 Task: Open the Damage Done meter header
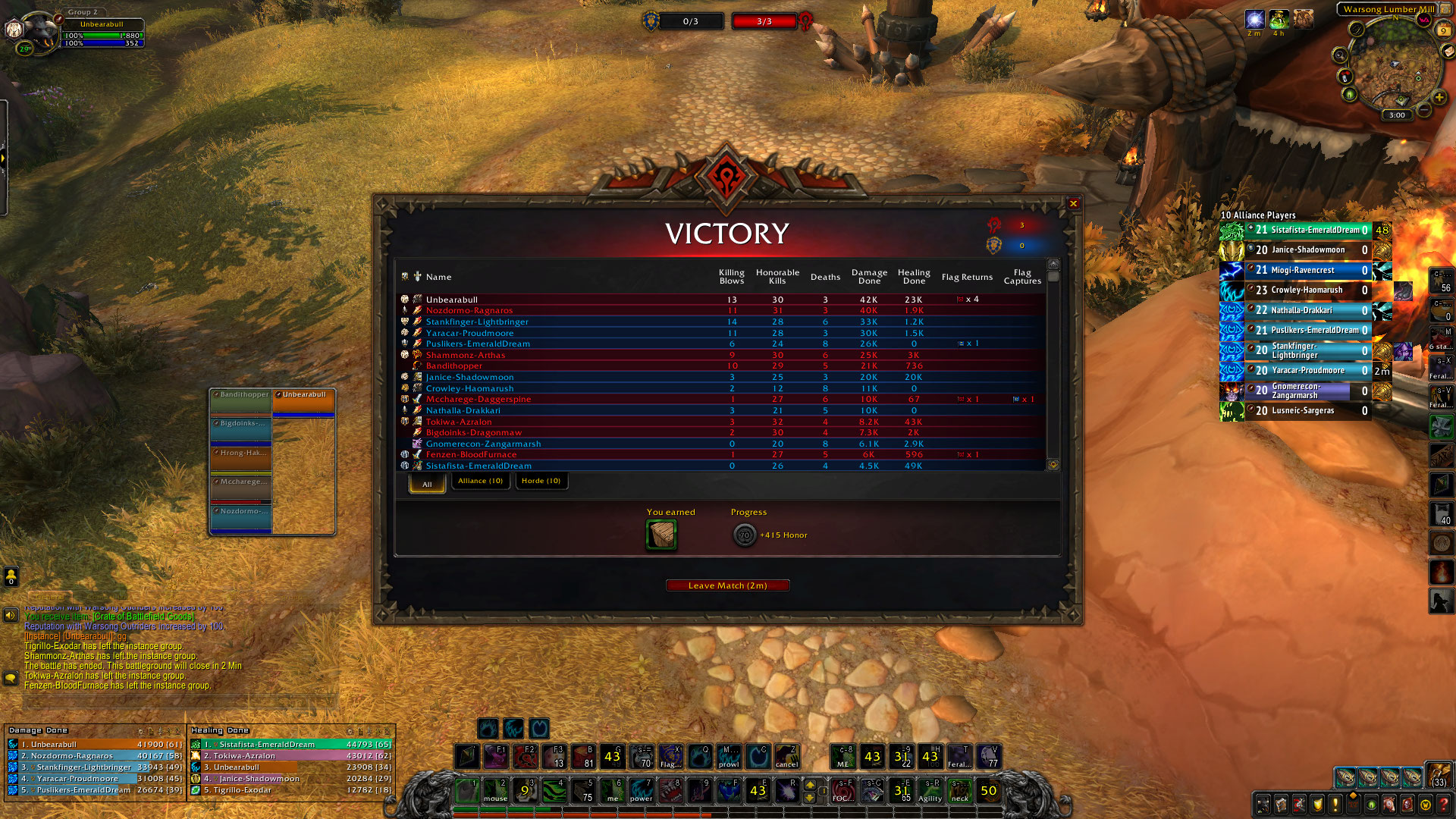click(x=39, y=730)
